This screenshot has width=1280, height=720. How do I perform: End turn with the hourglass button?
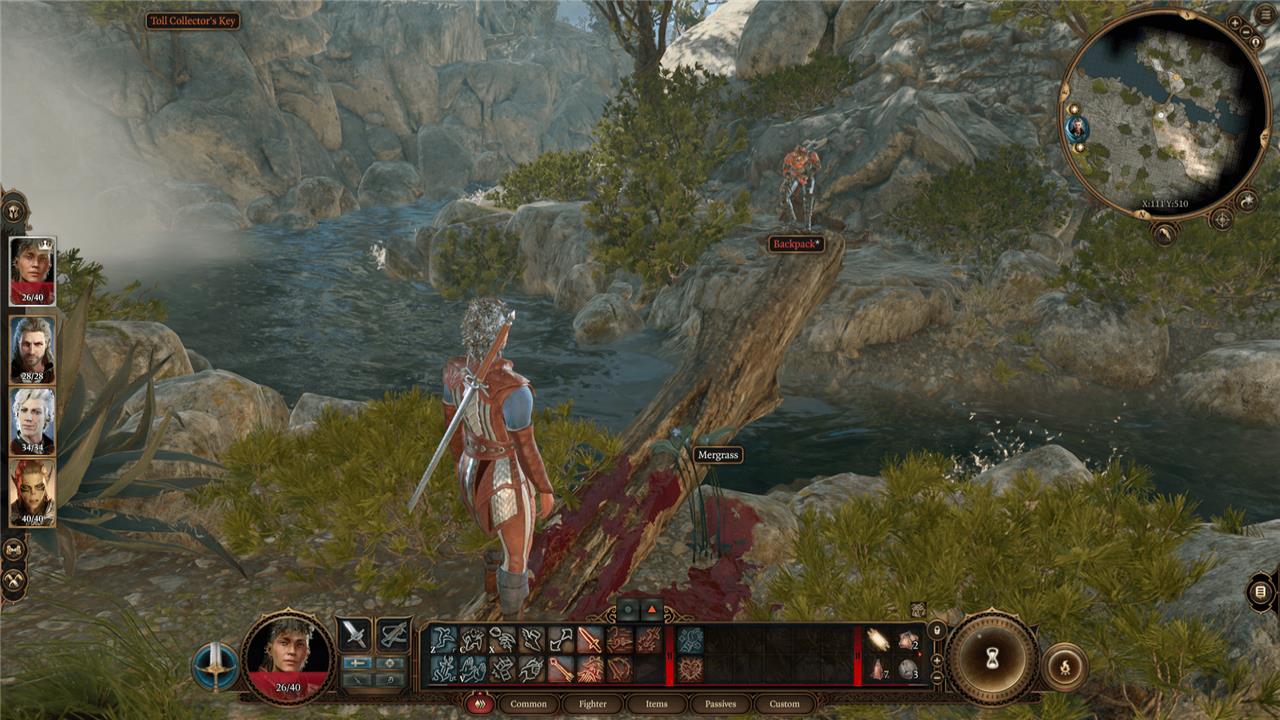click(x=992, y=658)
